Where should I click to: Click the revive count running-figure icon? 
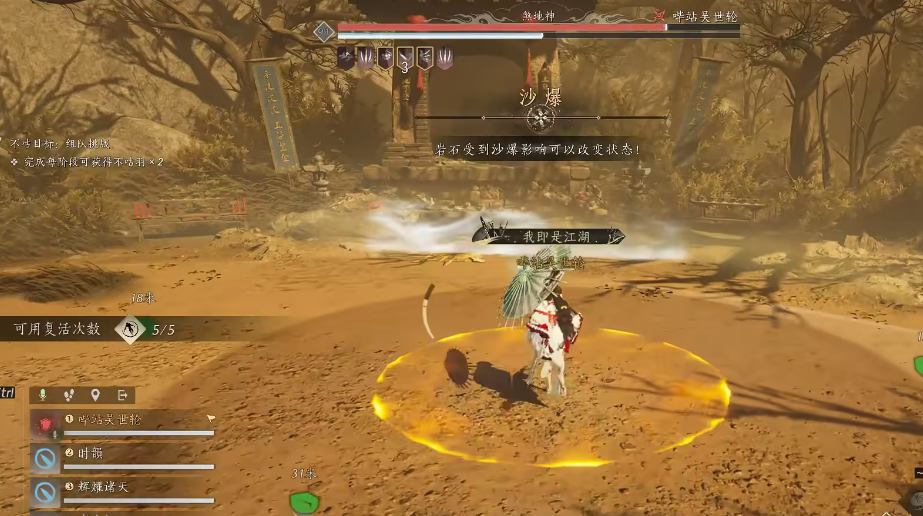click(x=129, y=329)
